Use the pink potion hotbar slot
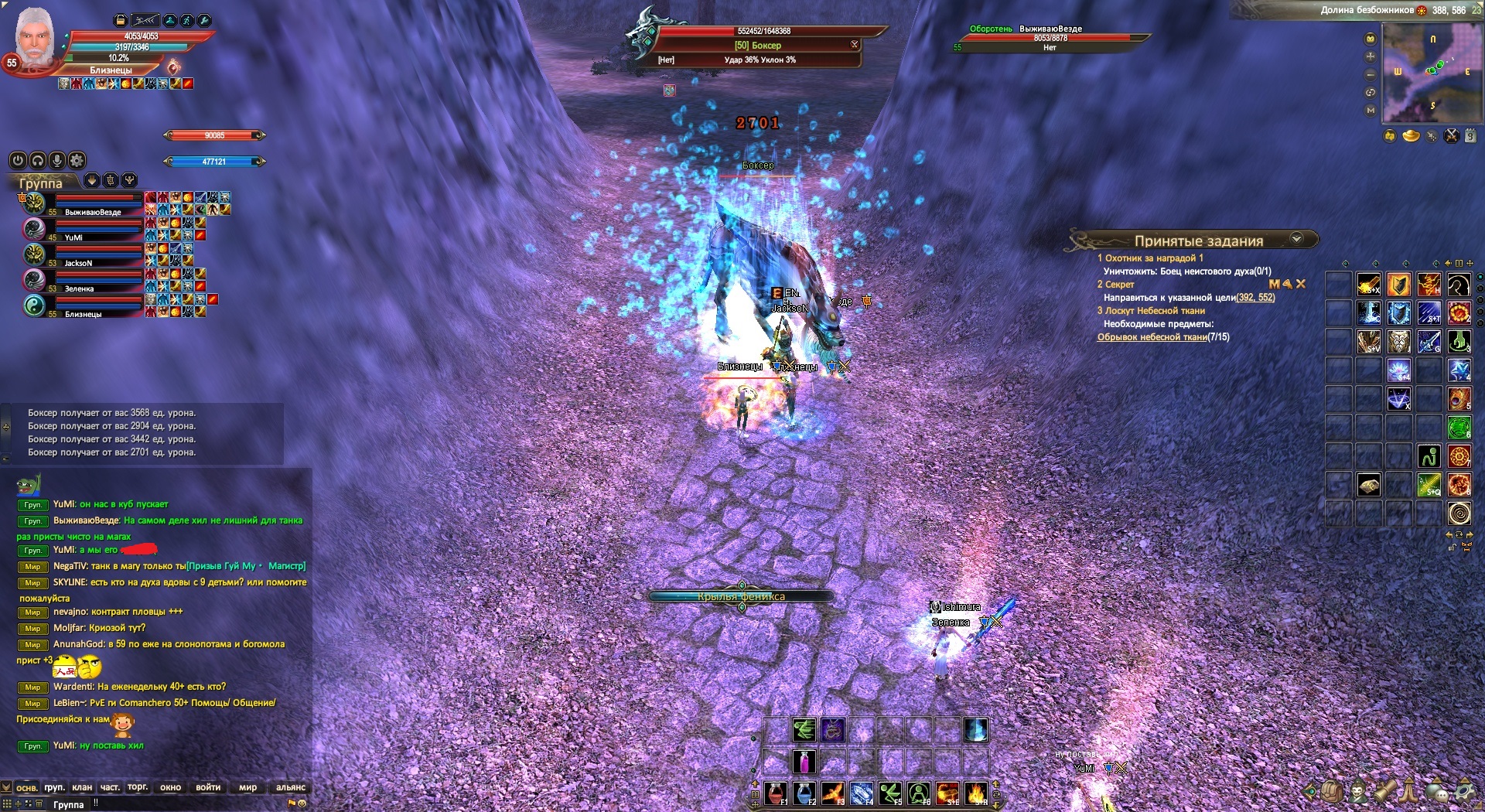Screen dimensions: 1485x812 click(804, 762)
